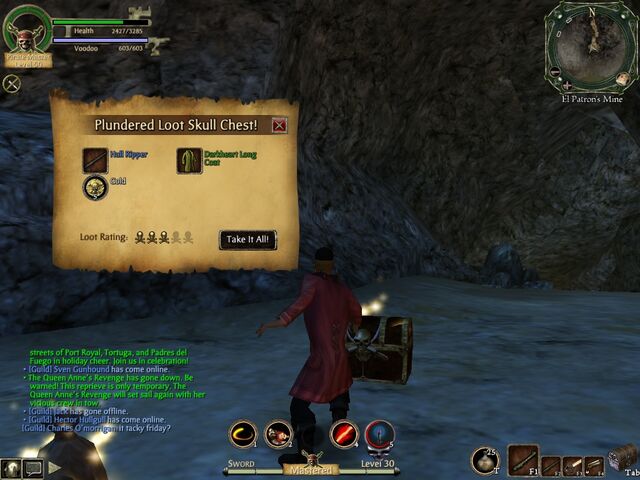Click the glowing icon left of the chat bubble
Viewport: 640px width, 480px height.
[x=11, y=467]
